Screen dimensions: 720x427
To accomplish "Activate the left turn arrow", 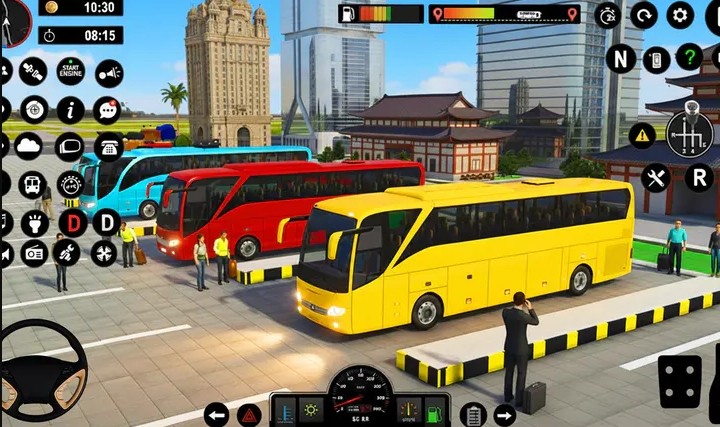I will click(x=216, y=414).
